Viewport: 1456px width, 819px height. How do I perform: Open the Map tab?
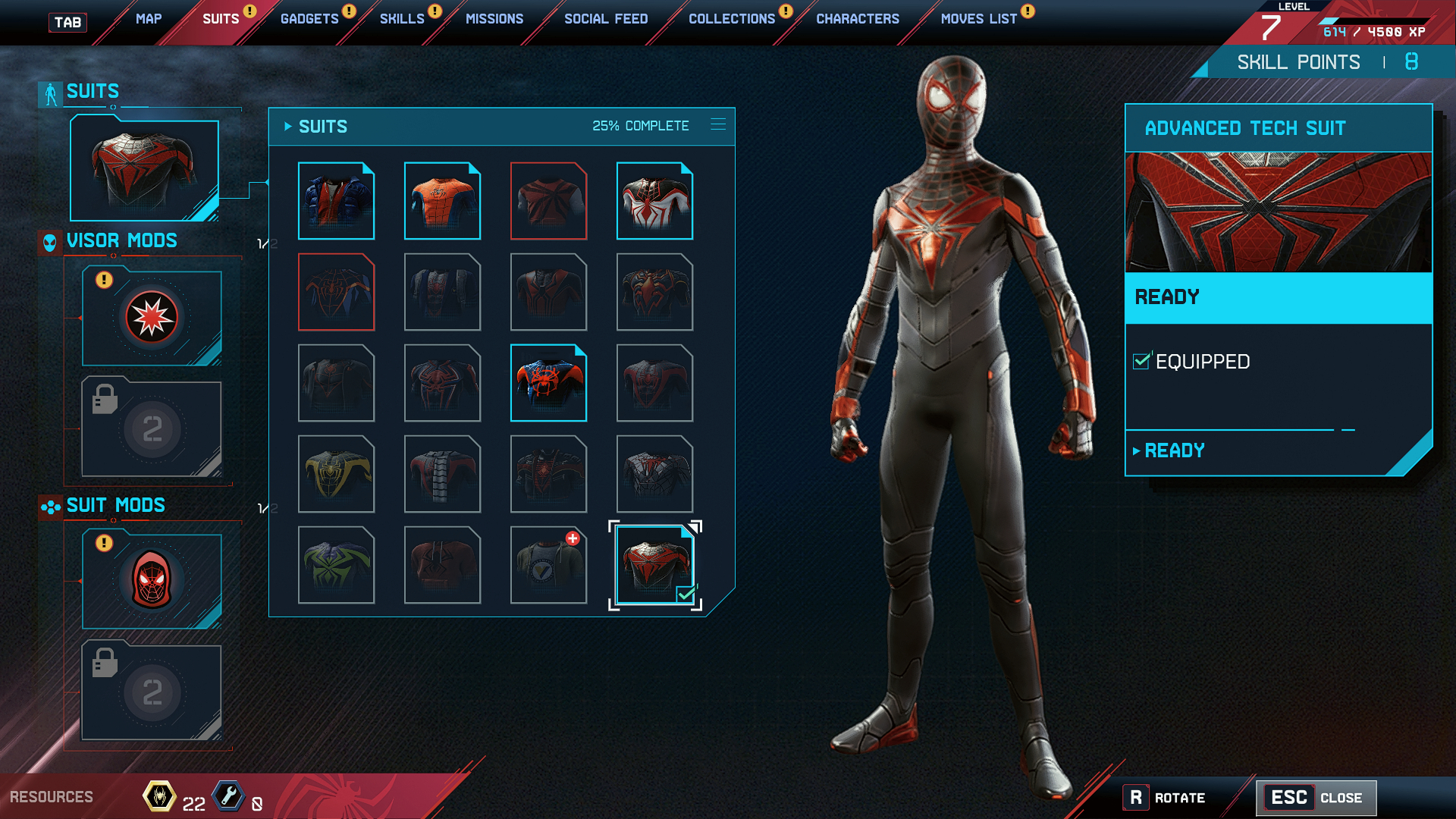click(x=149, y=19)
